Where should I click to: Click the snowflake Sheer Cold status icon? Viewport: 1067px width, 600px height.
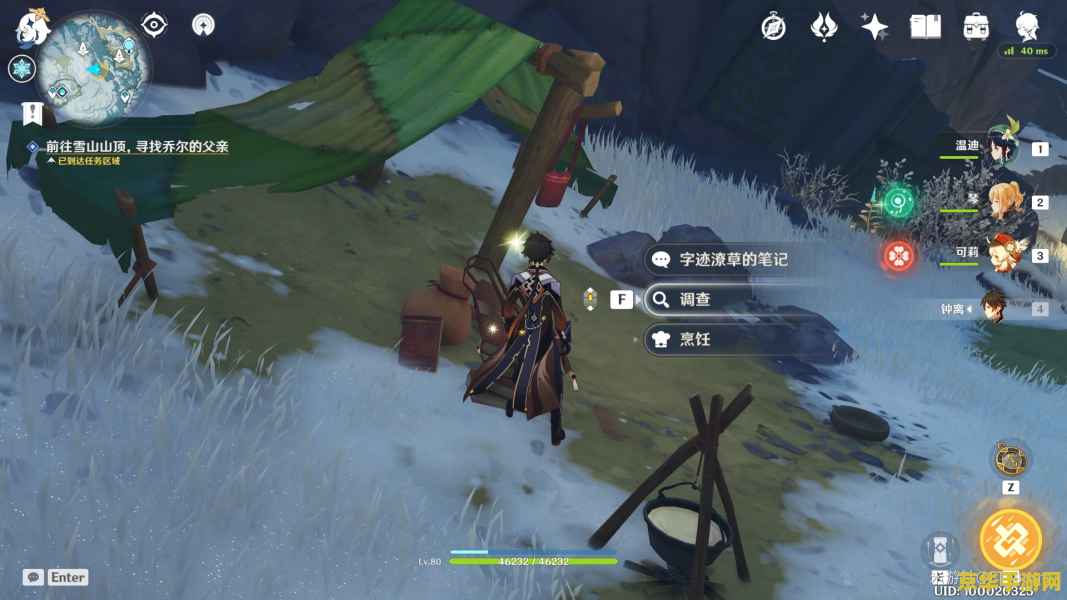click(21, 69)
